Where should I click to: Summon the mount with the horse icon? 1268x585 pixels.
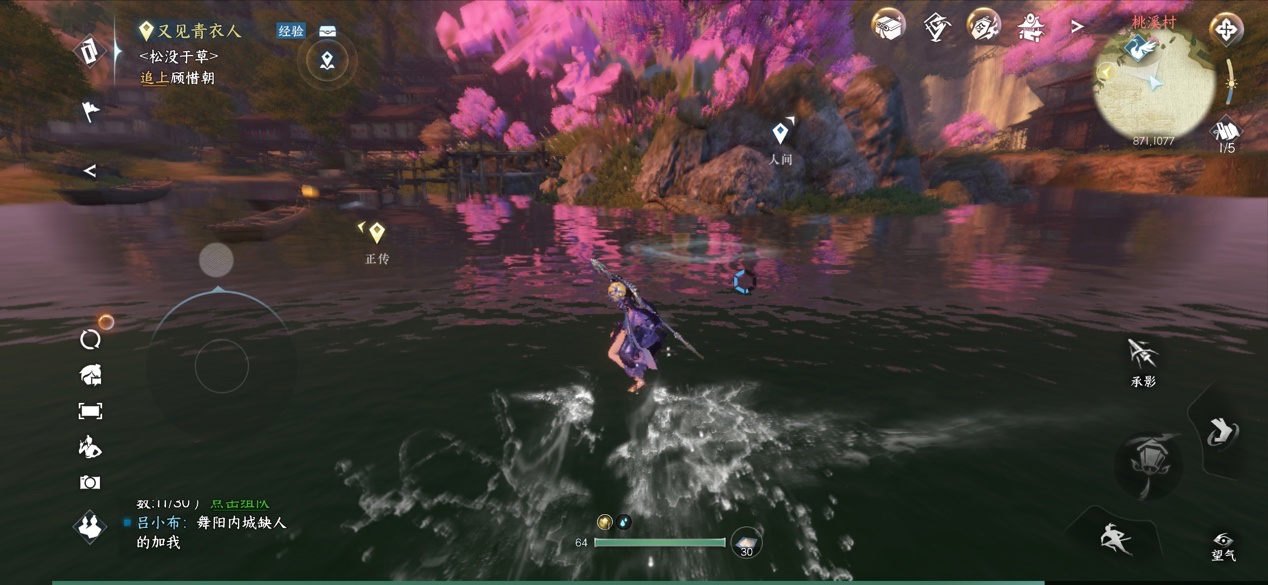click(90, 375)
